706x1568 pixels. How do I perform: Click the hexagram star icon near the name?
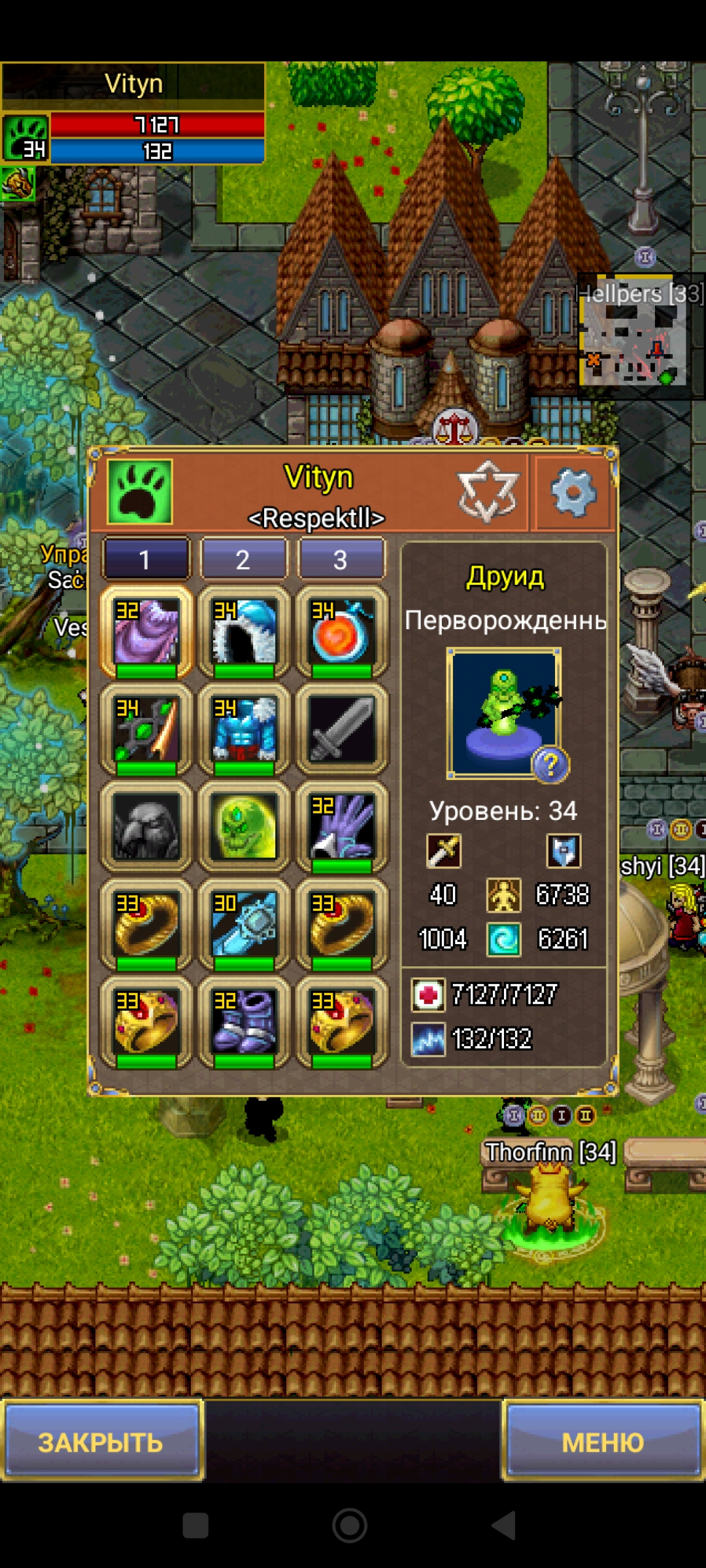488,491
